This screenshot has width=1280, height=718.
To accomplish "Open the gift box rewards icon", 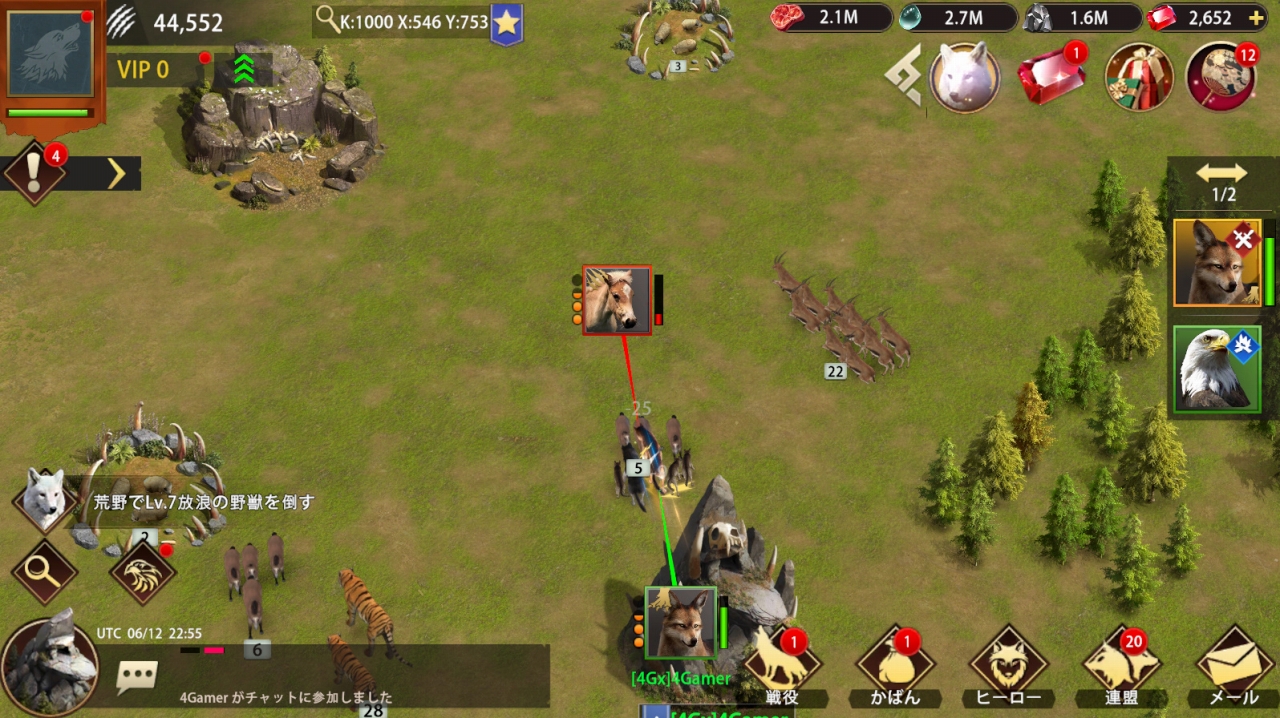I will (x=1138, y=77).
